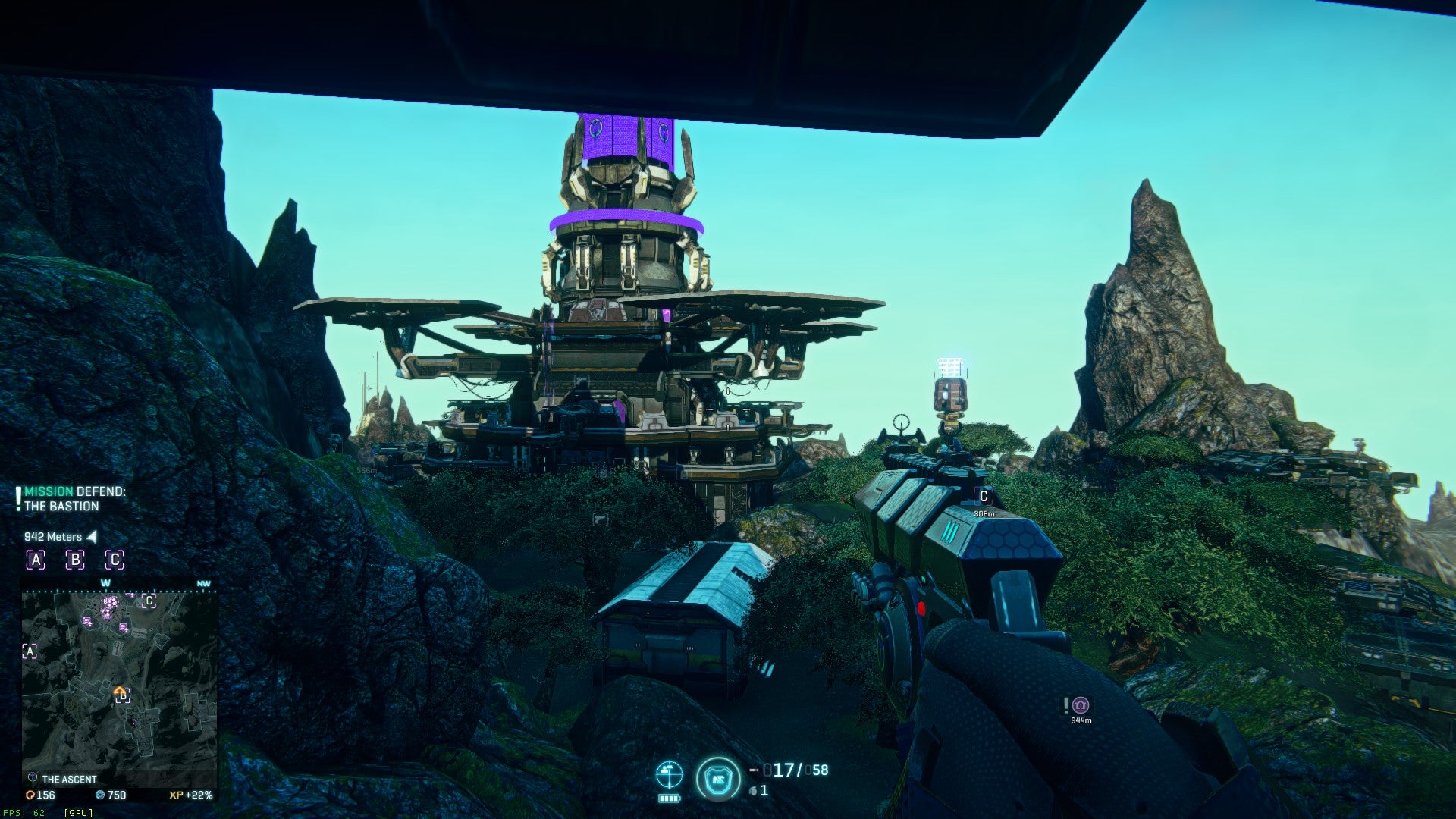Click the C marker on the minimap
The image size is (1456, 819).
tap(149, 601)
